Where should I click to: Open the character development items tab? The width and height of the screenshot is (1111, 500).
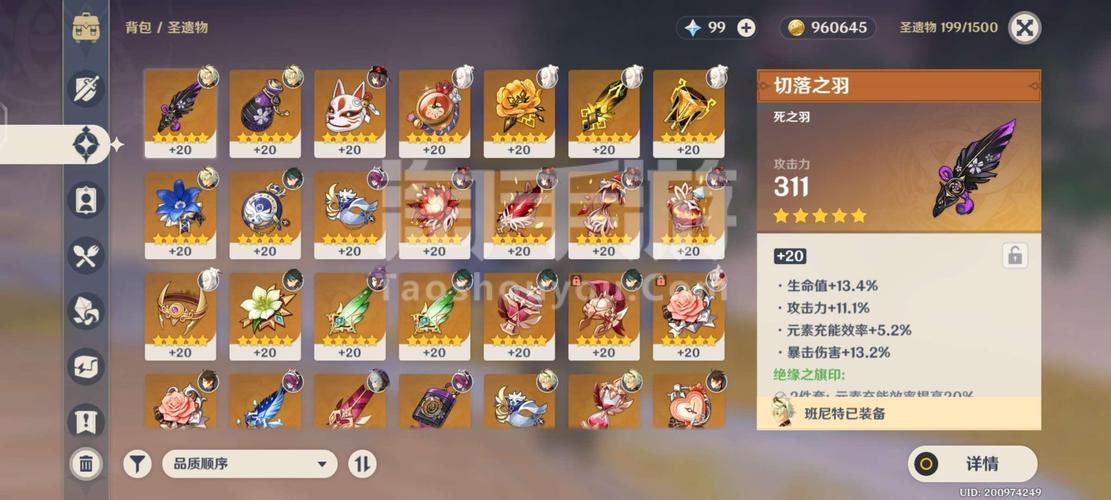(86, 200)
